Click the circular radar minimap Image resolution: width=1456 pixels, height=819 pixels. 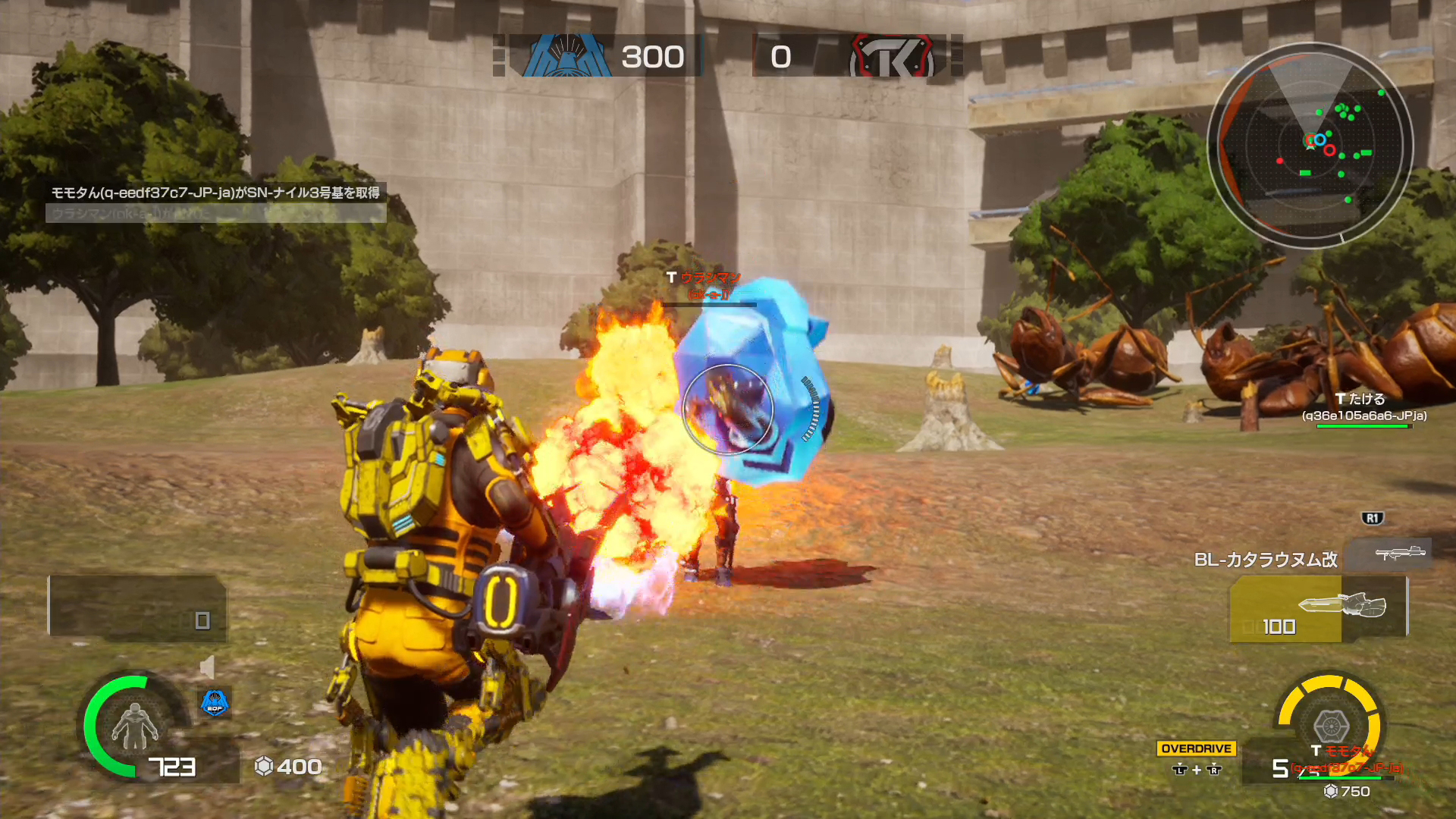(x=1310, y=145)
